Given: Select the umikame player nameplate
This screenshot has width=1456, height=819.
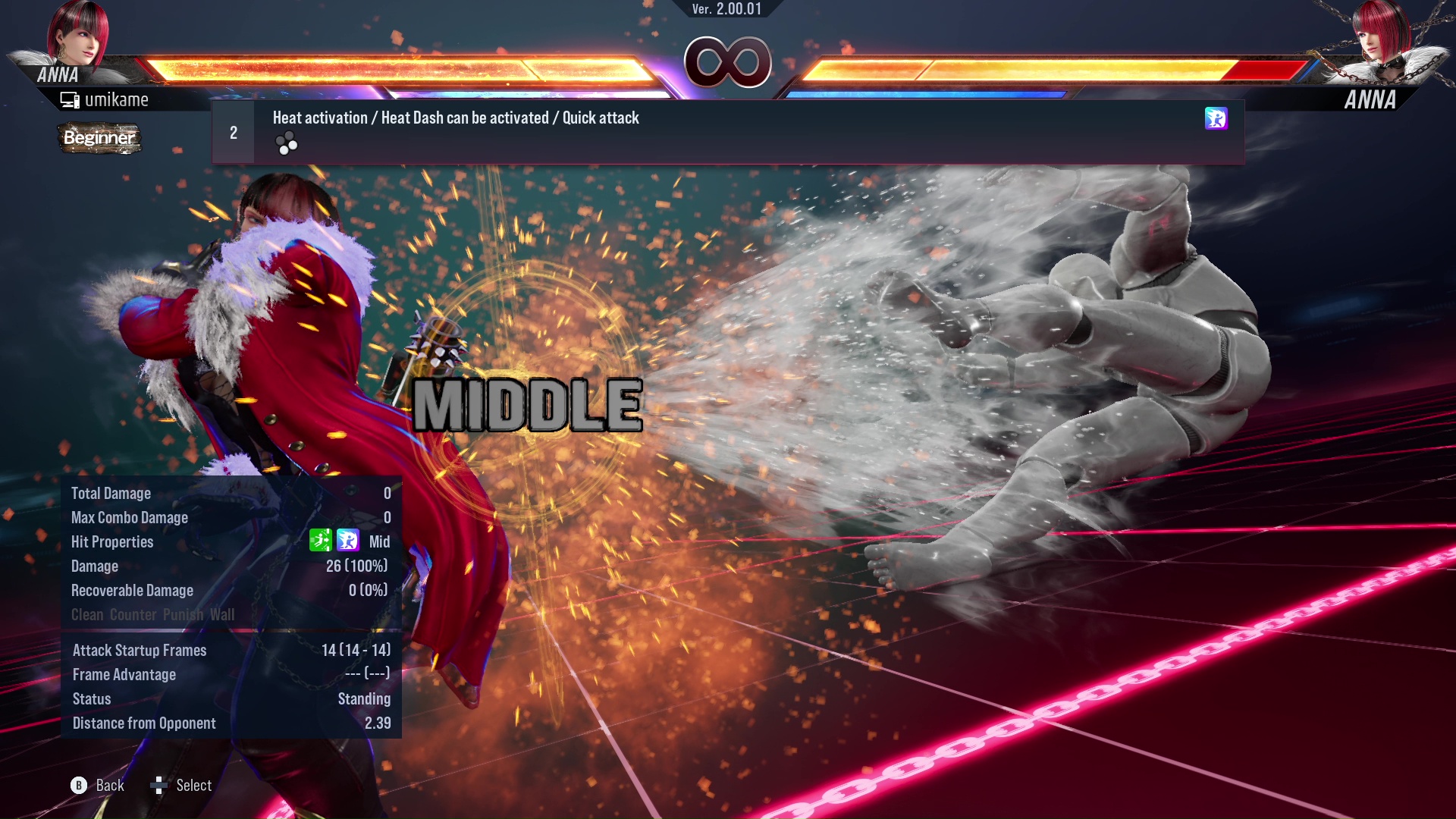Looking at the screenshot, I should pos(118,99).
